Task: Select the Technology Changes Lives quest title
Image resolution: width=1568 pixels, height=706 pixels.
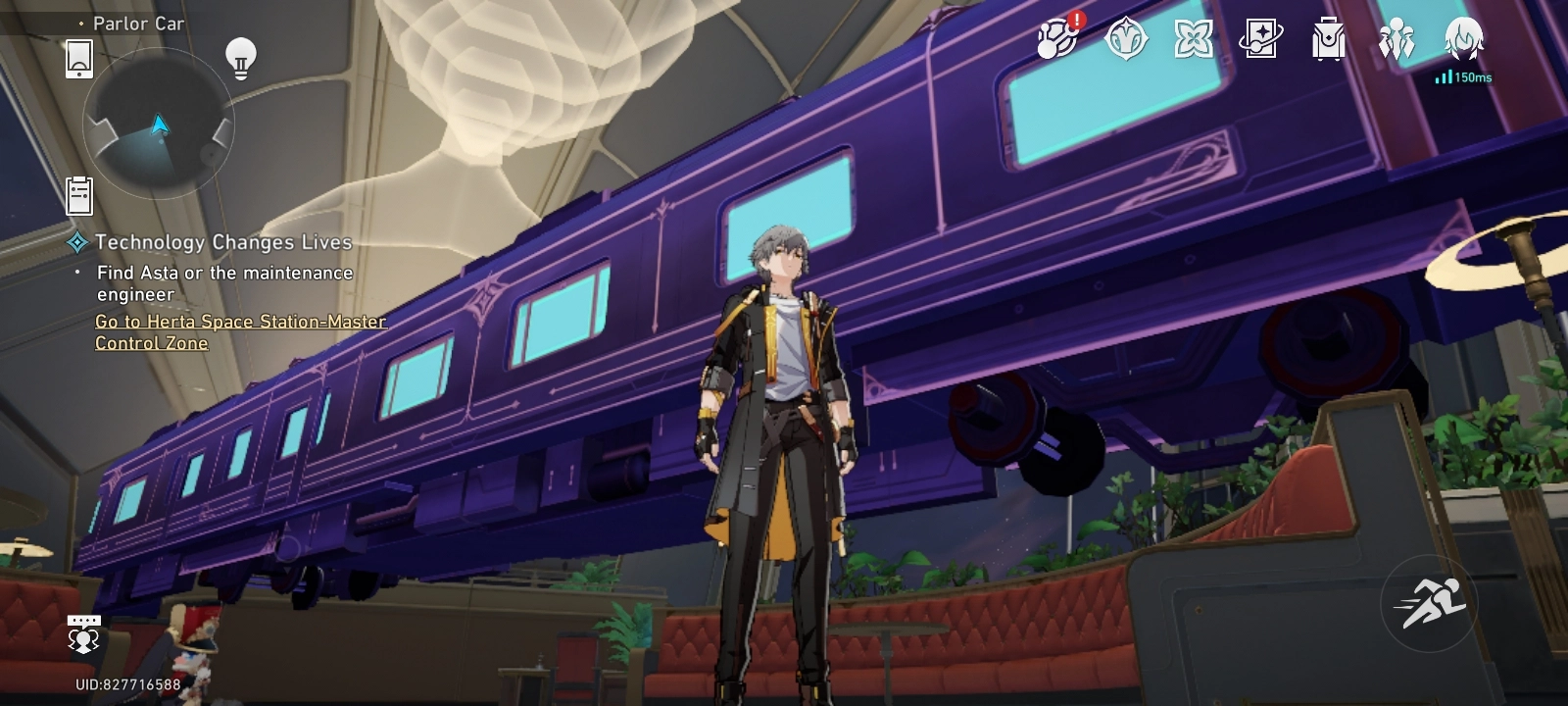Action: click(x=225, y=241)
